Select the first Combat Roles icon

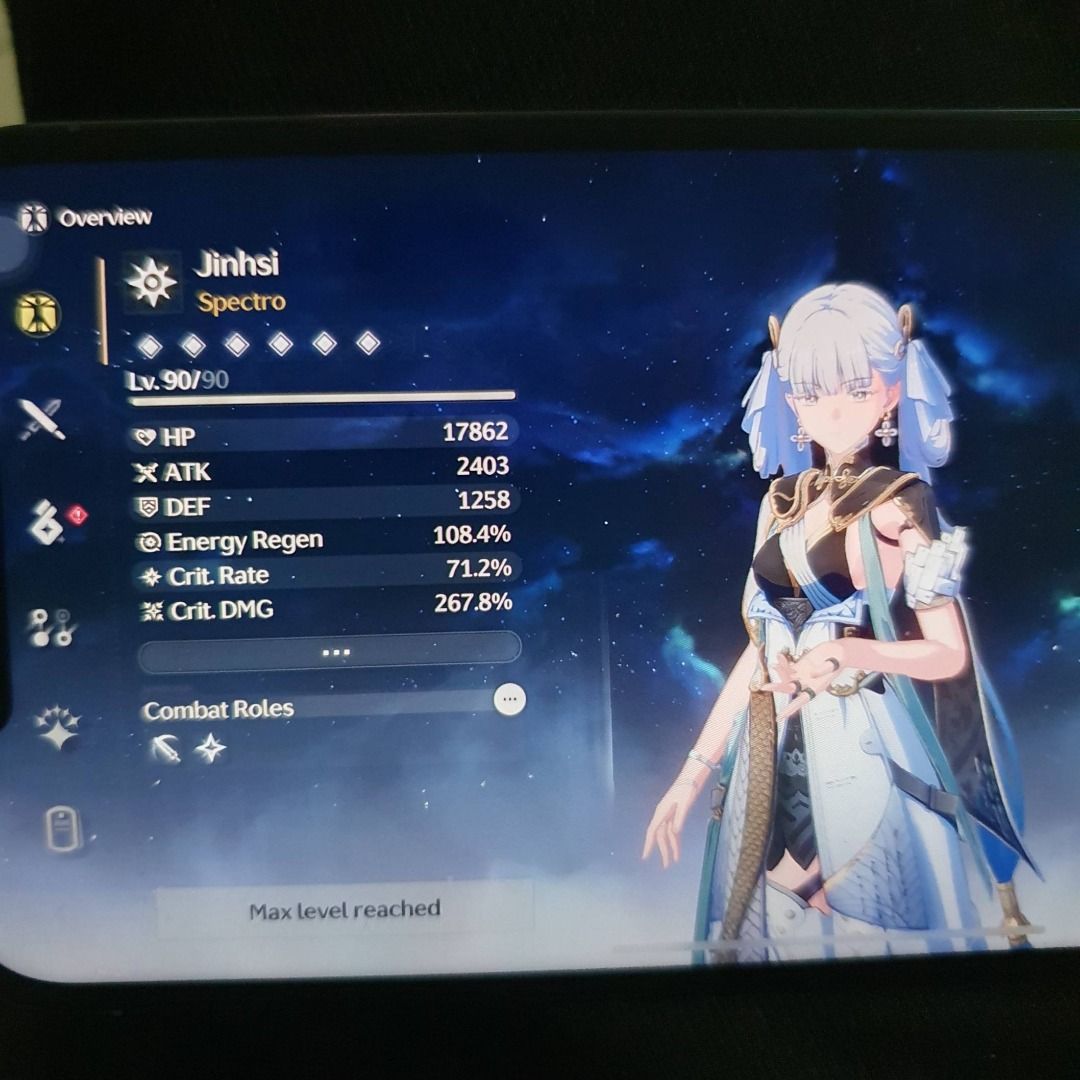pos(166,748)
